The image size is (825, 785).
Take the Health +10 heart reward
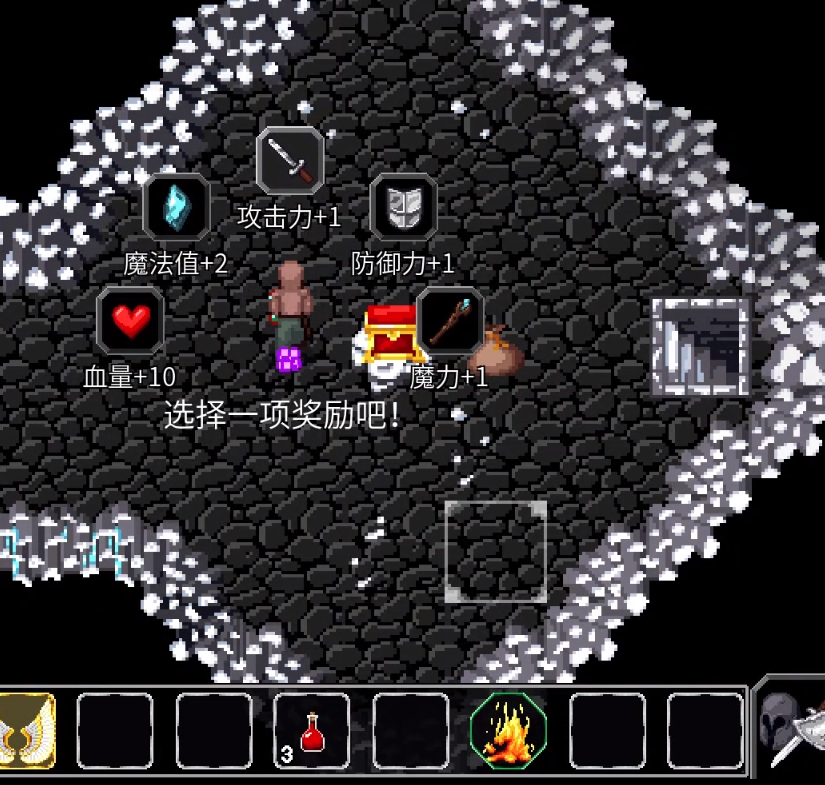coord(130,320)
